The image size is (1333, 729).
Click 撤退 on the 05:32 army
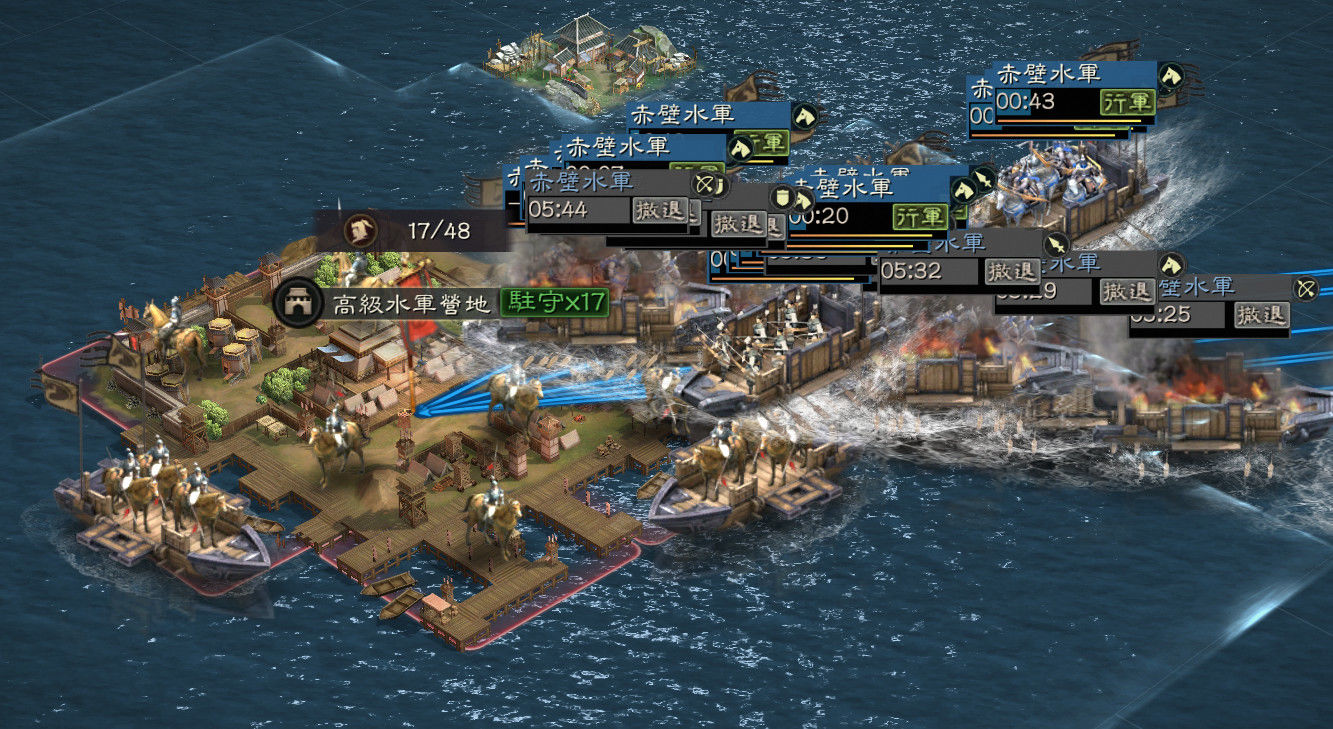point(1013,270)
